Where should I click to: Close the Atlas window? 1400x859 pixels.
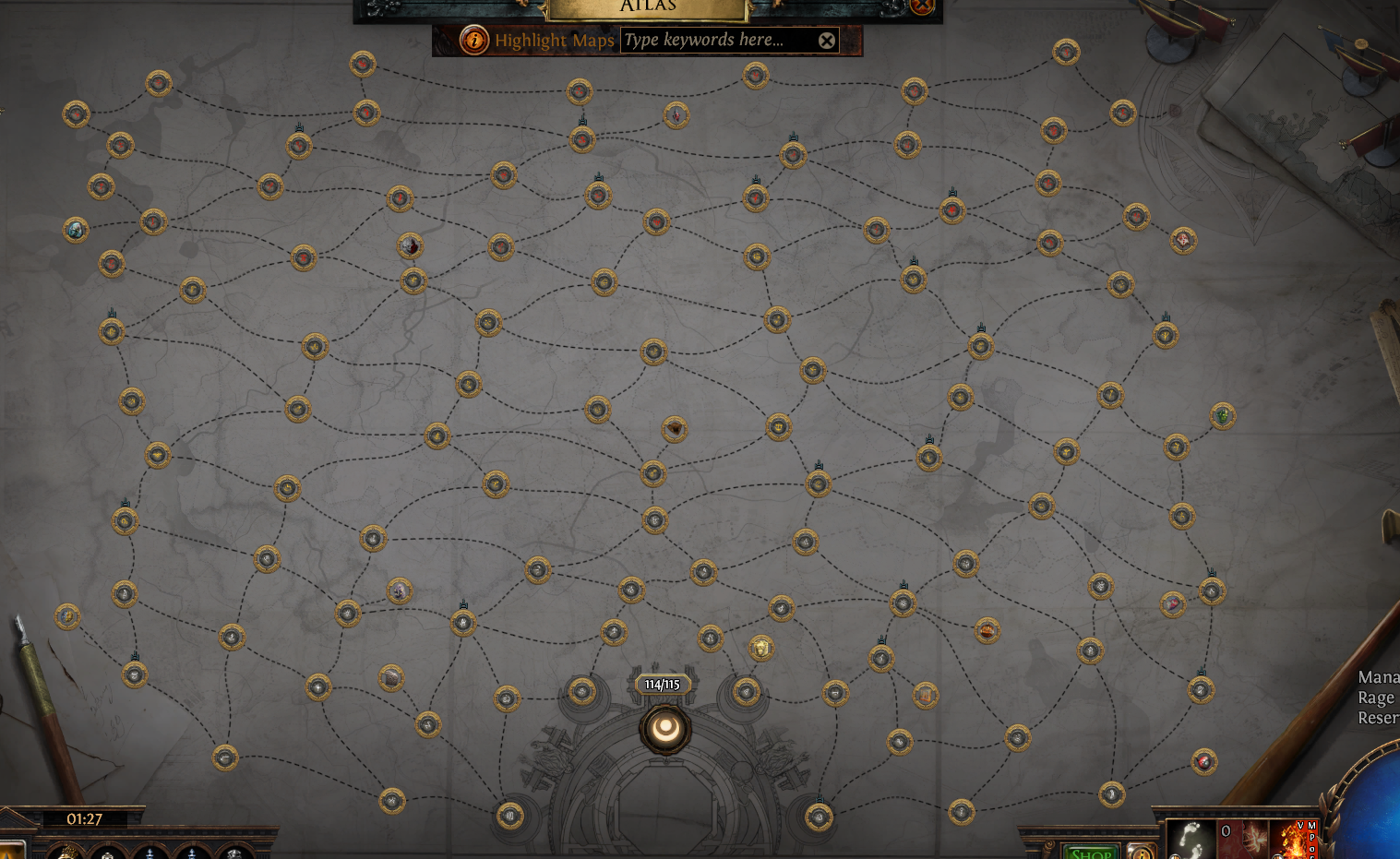922,6
